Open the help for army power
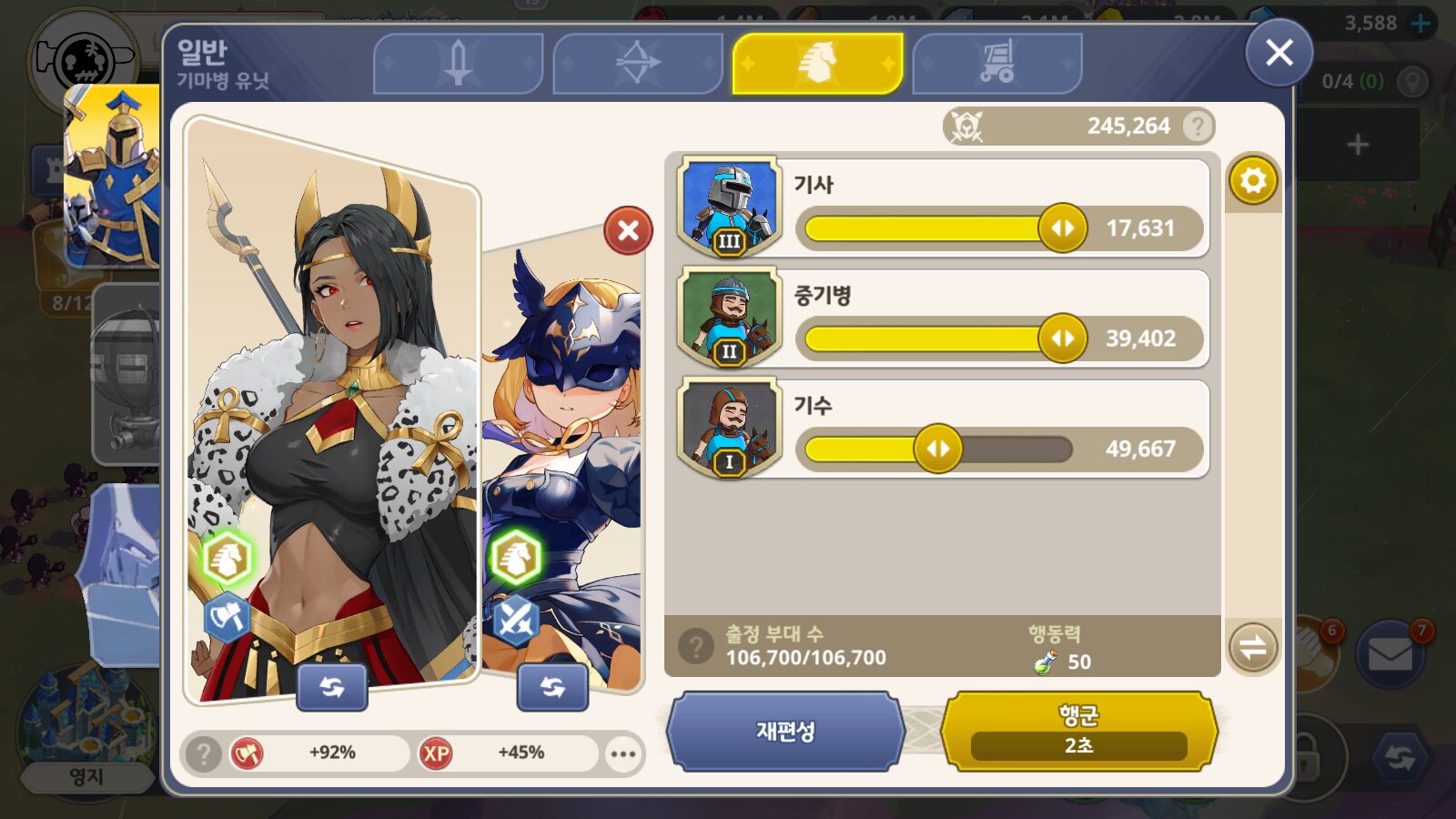The width and height of the screenshot is (1456, 819). pos(1198,126)
